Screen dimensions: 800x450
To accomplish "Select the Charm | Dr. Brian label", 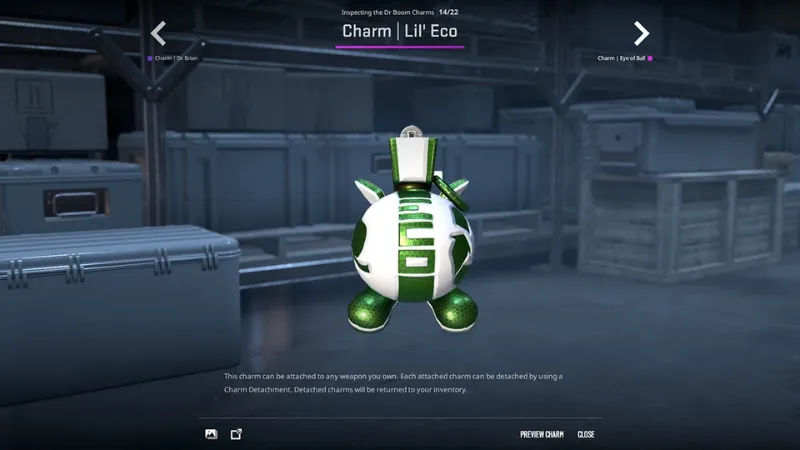I will (176, 59).
